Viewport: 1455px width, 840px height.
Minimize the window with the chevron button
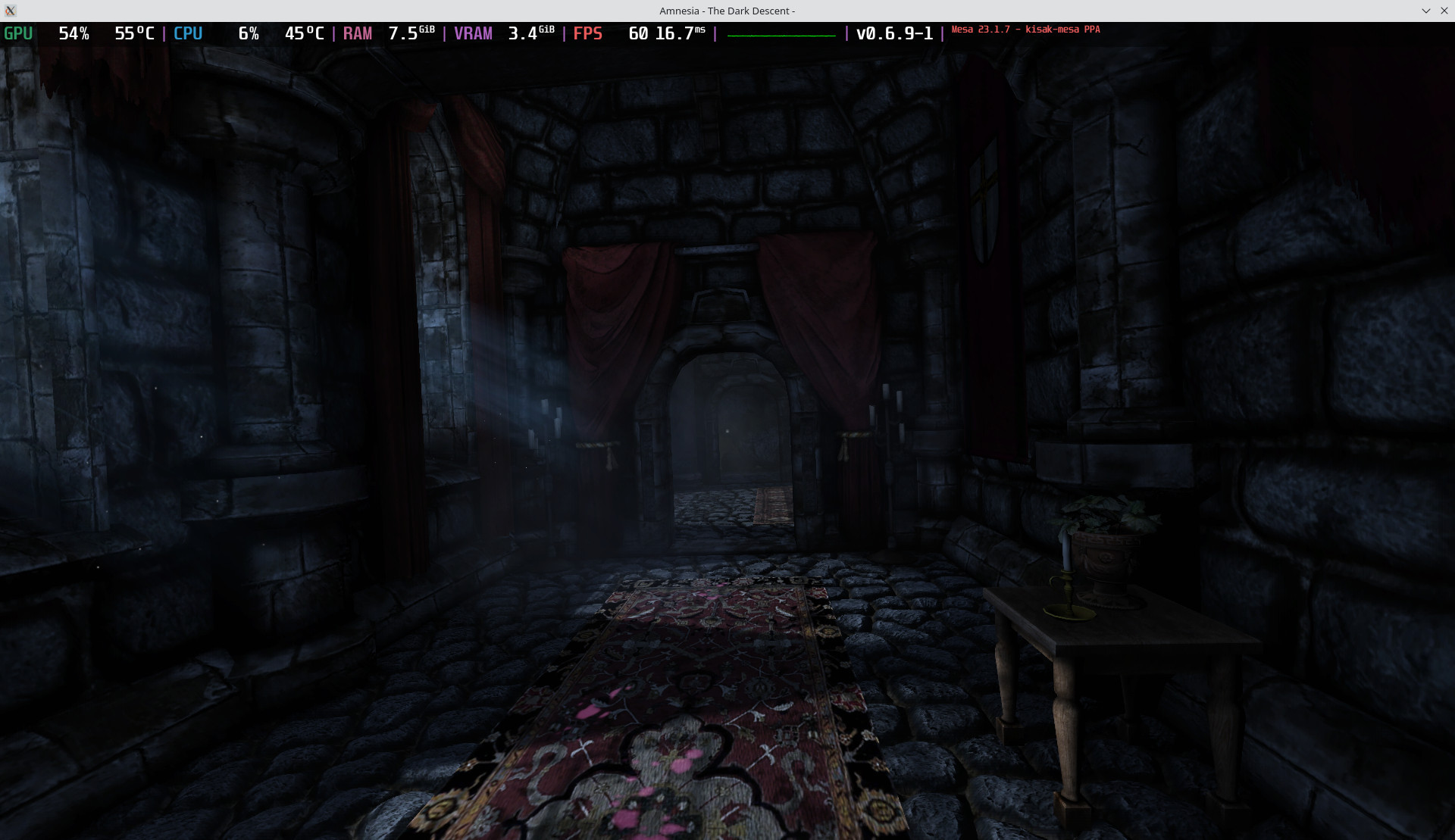click(x=1425, y=11)
